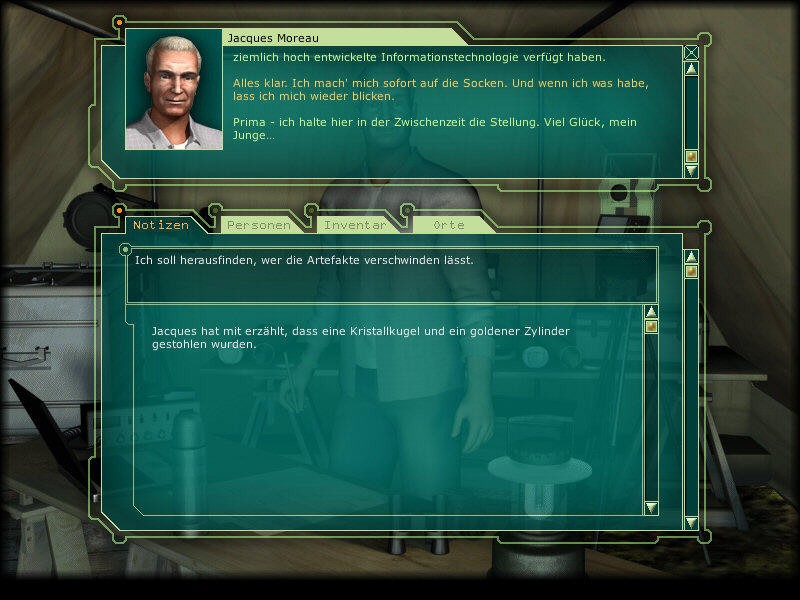Select the note about disappearing artefacts
The height and width of the screenshot is (600, 800).
304,260
